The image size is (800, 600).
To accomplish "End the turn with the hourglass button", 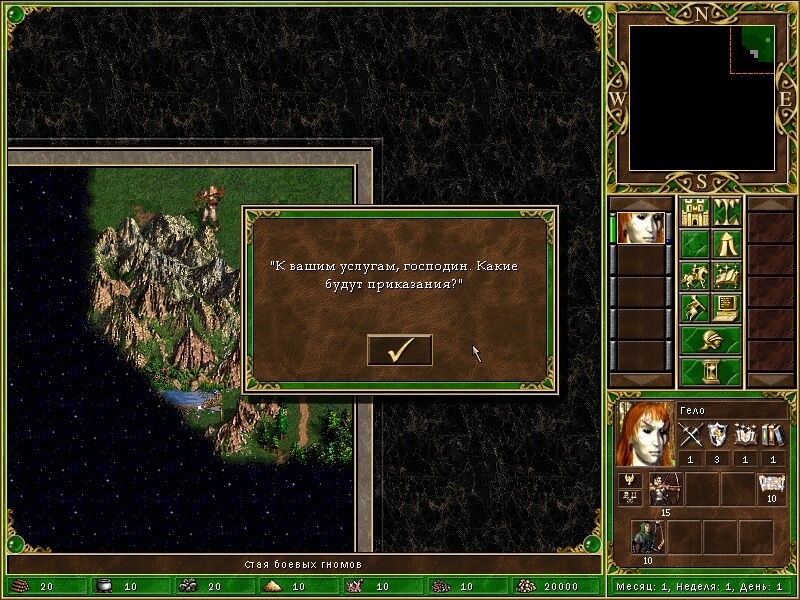I will coord(710,371).
